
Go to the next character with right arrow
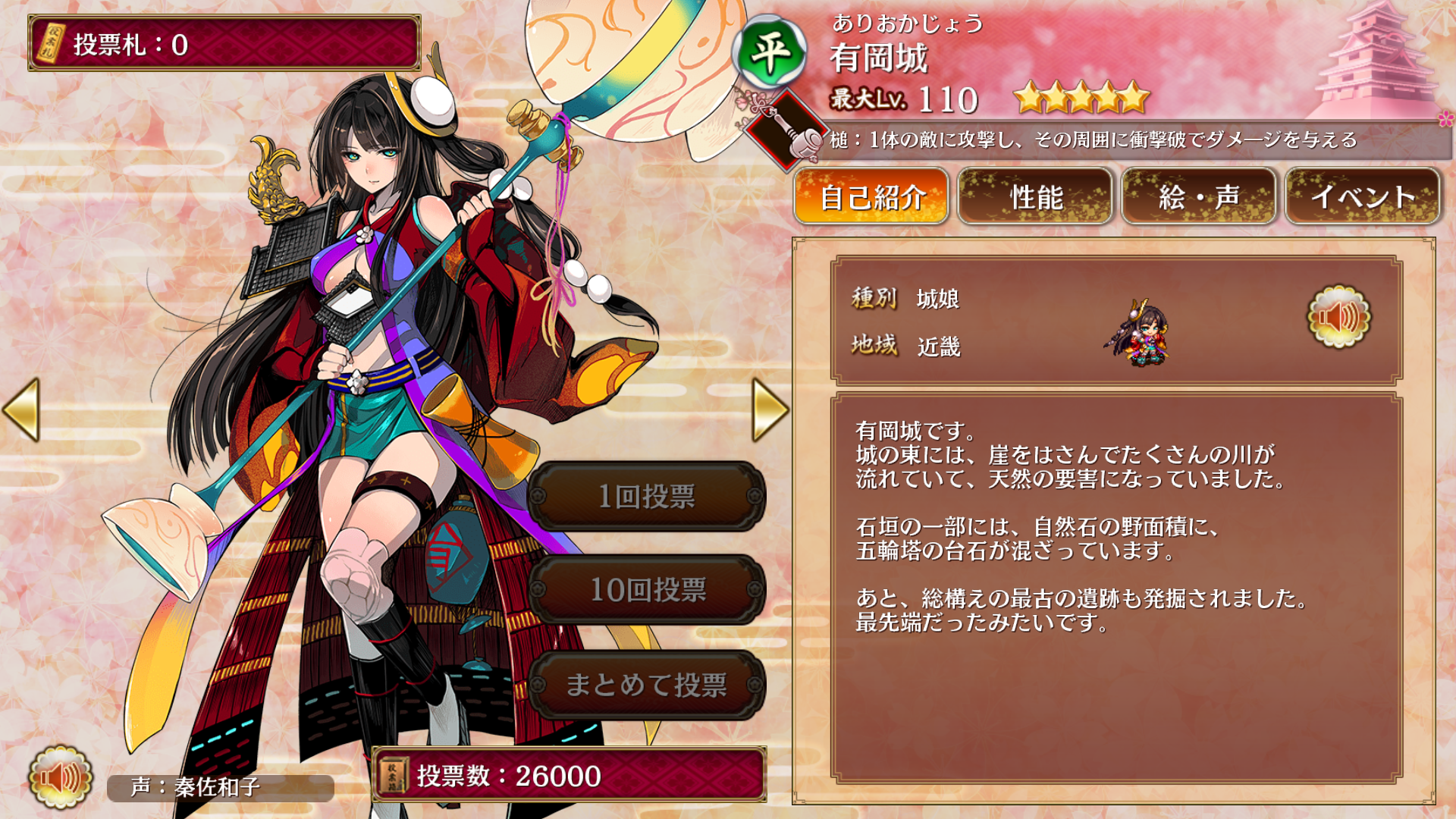770,409
